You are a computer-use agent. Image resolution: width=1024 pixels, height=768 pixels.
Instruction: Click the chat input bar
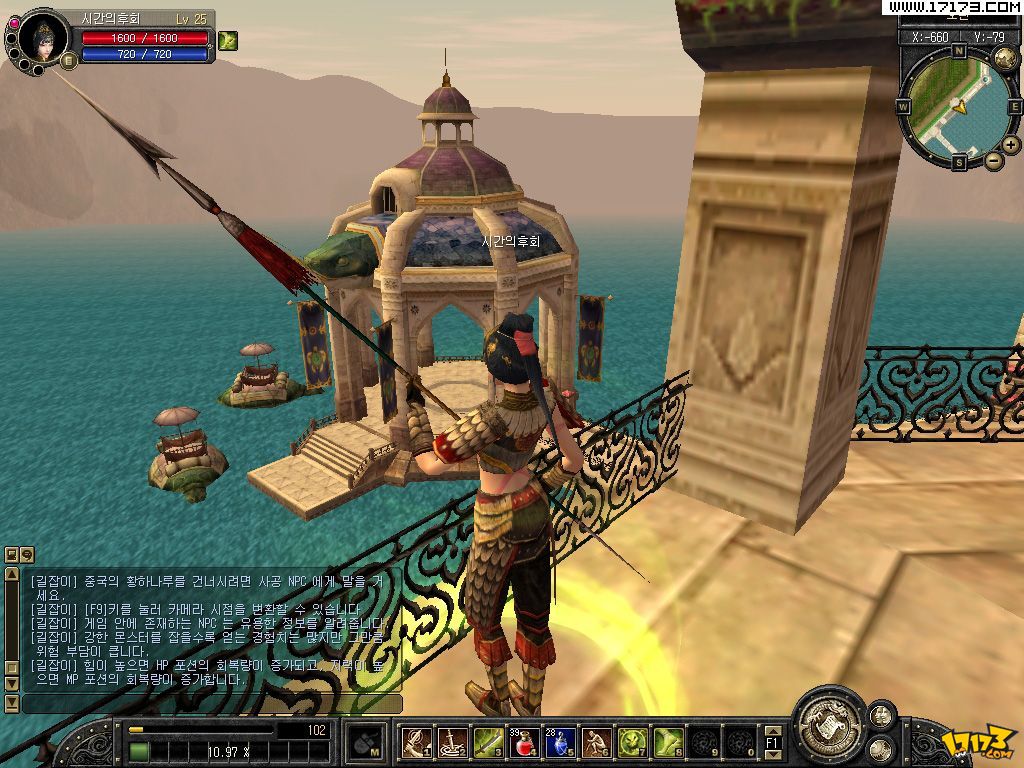(212, 704)
